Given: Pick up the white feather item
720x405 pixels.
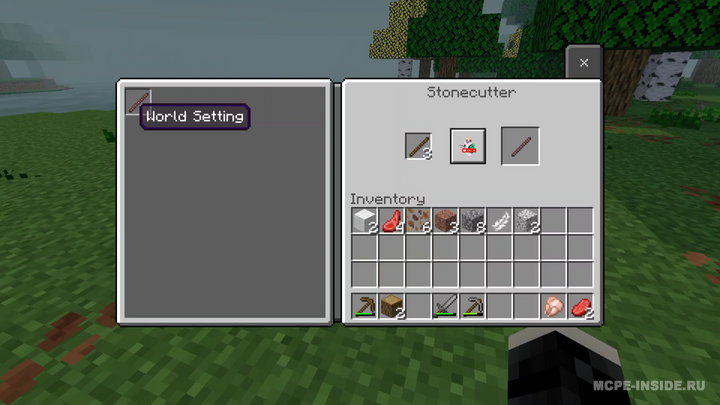Looking at the screenshot, I should tap(499, 221).
